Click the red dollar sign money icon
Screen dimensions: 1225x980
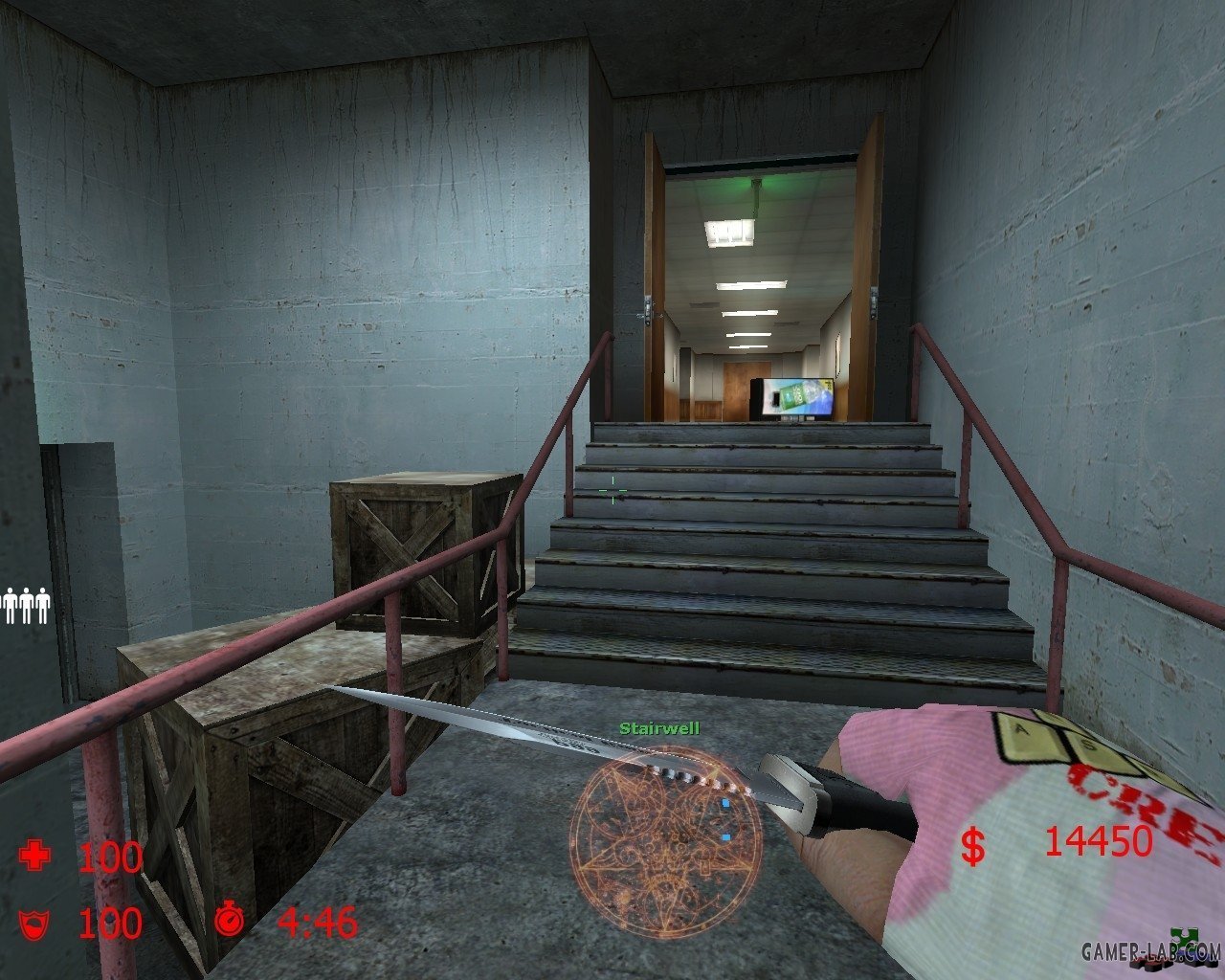(973, 846)
